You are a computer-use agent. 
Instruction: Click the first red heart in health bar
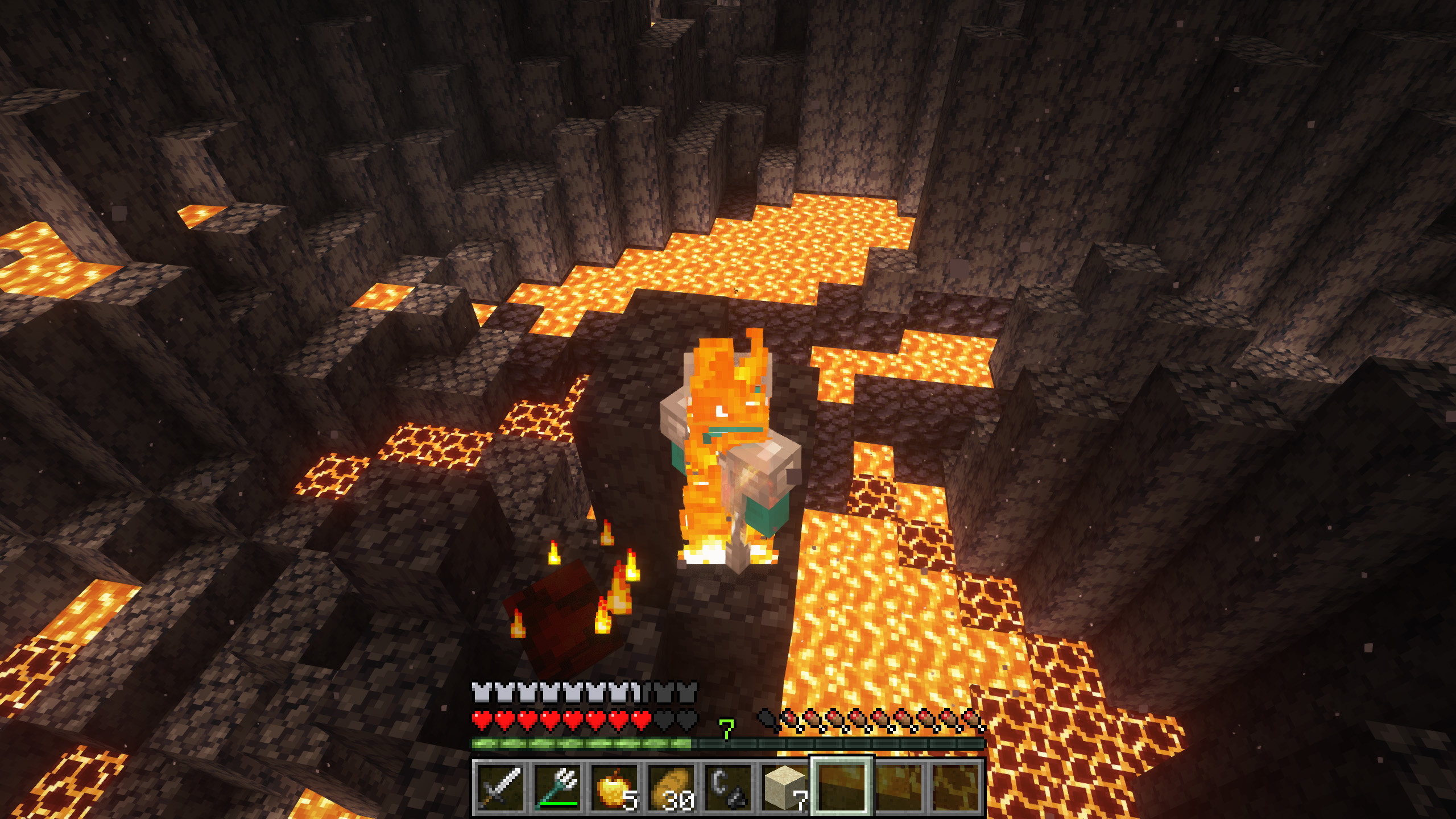point(481,718)
